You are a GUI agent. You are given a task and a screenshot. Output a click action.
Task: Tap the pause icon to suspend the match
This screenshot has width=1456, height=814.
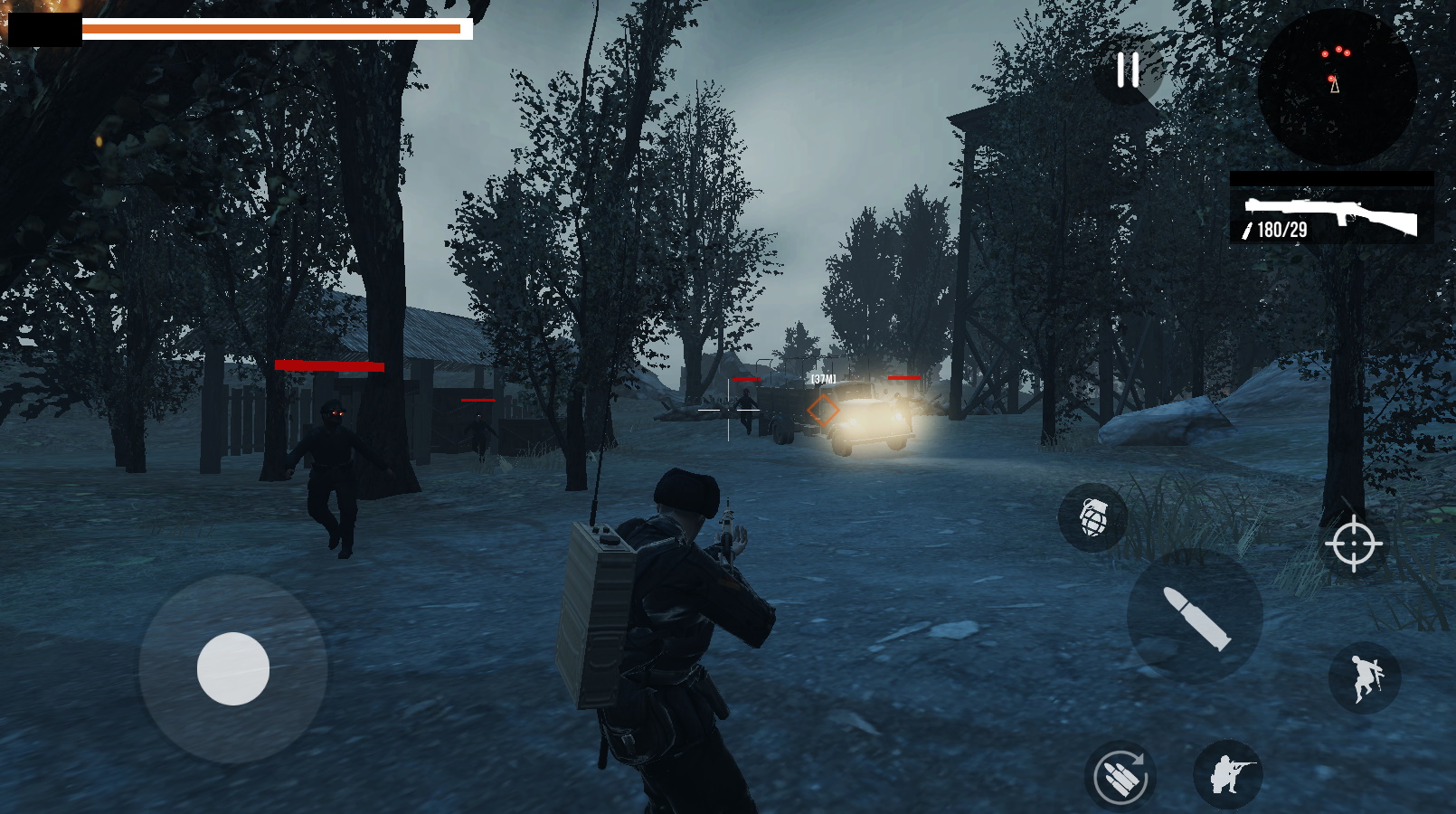pos(1126,71)
